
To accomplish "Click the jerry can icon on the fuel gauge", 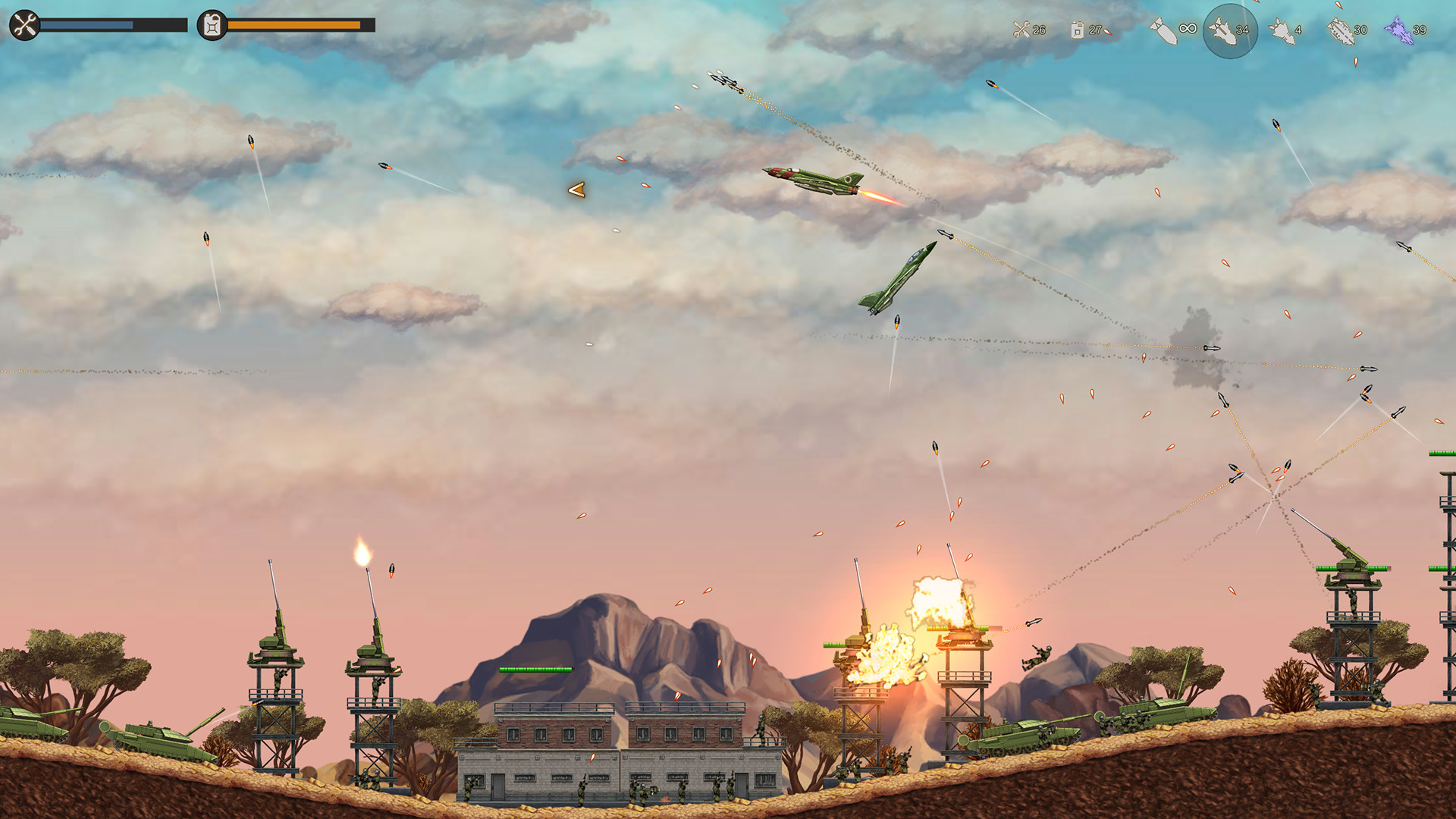I will 210,25.
